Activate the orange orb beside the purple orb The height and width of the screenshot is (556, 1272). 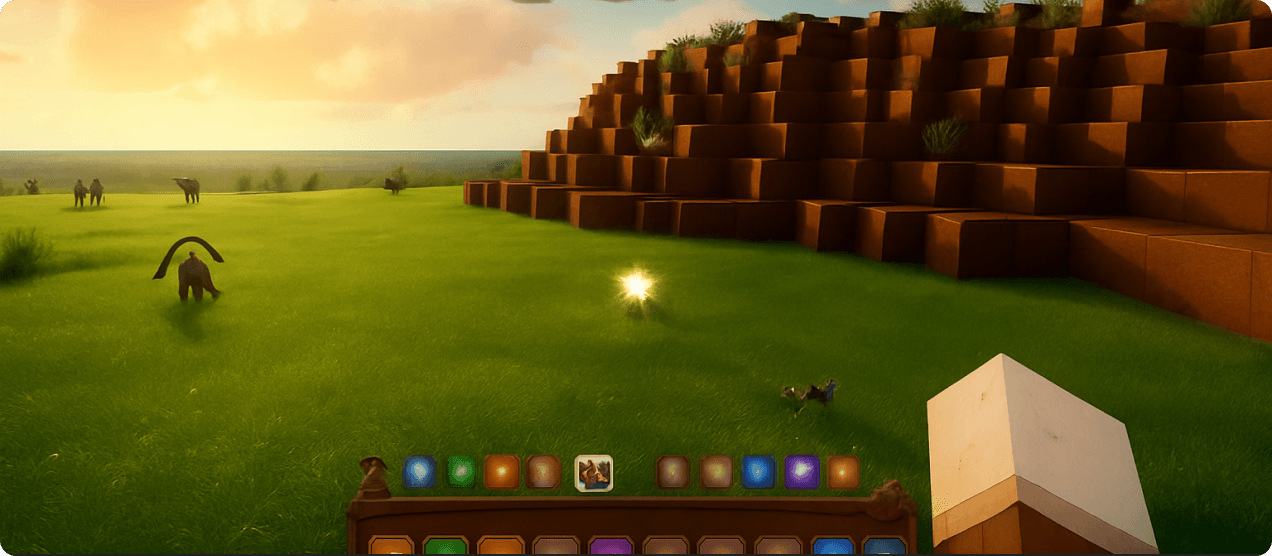coord(843,472)
